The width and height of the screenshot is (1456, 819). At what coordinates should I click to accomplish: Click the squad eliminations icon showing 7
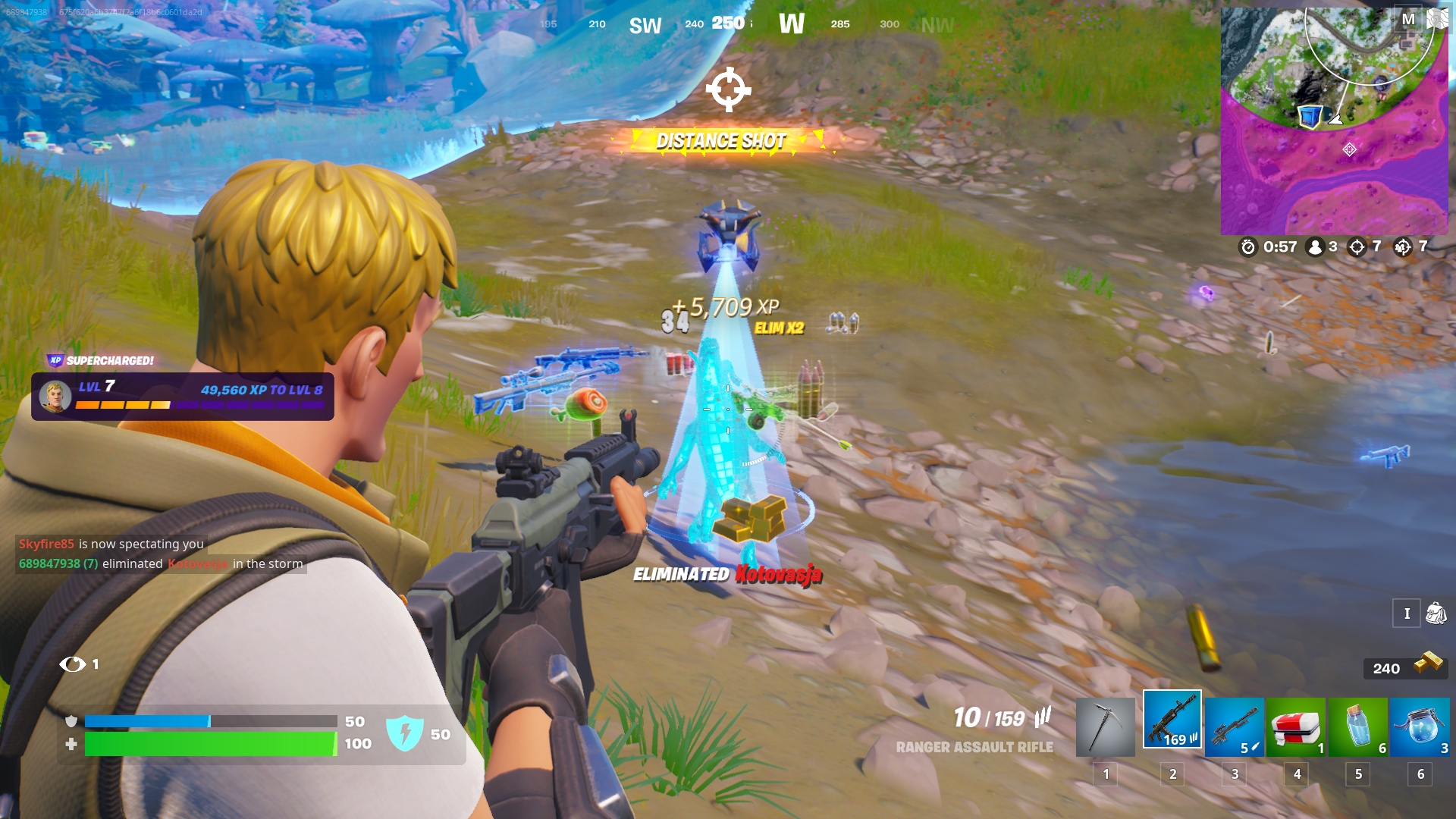pos(1404,246)
